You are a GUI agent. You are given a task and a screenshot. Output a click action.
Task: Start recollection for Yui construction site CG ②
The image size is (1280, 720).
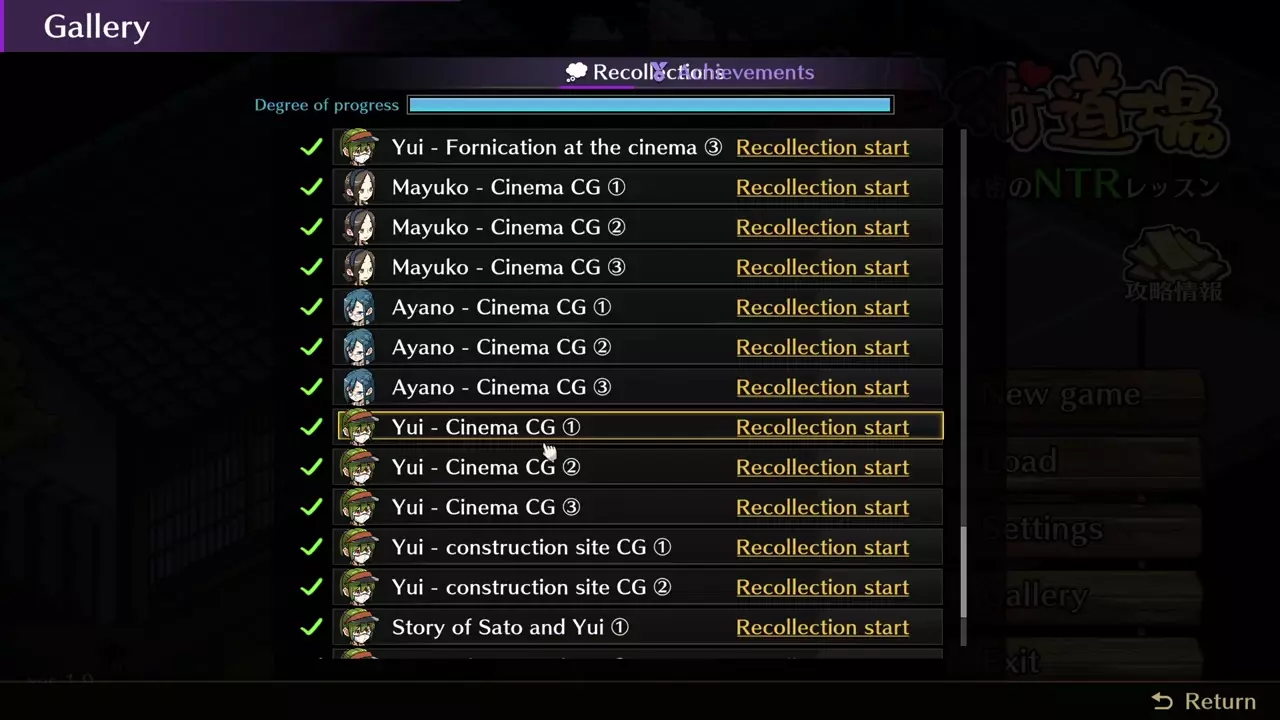click(x=822, y=587)
